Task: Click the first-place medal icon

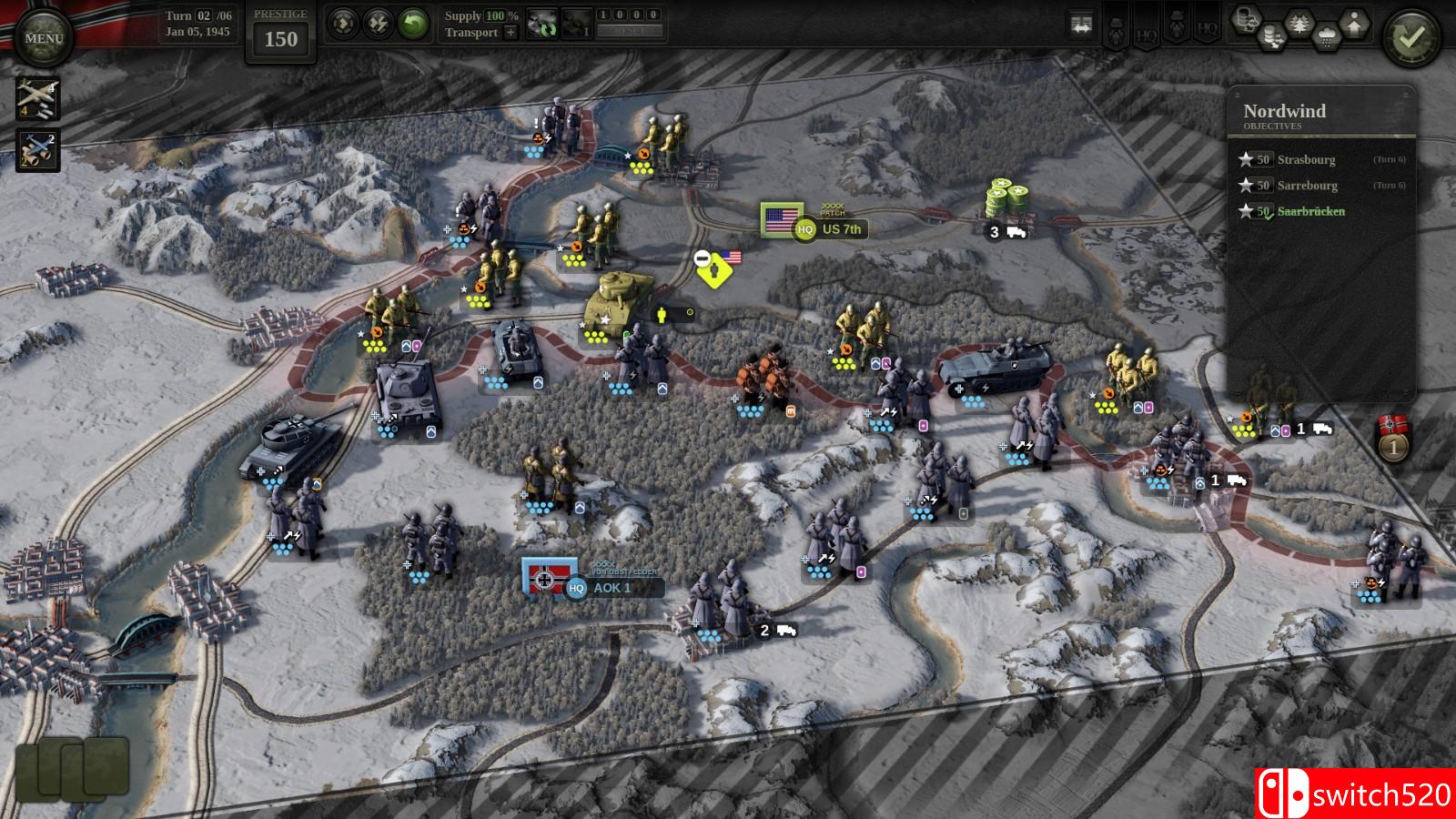Action: pyautogui.click(x=1393, y=446)
